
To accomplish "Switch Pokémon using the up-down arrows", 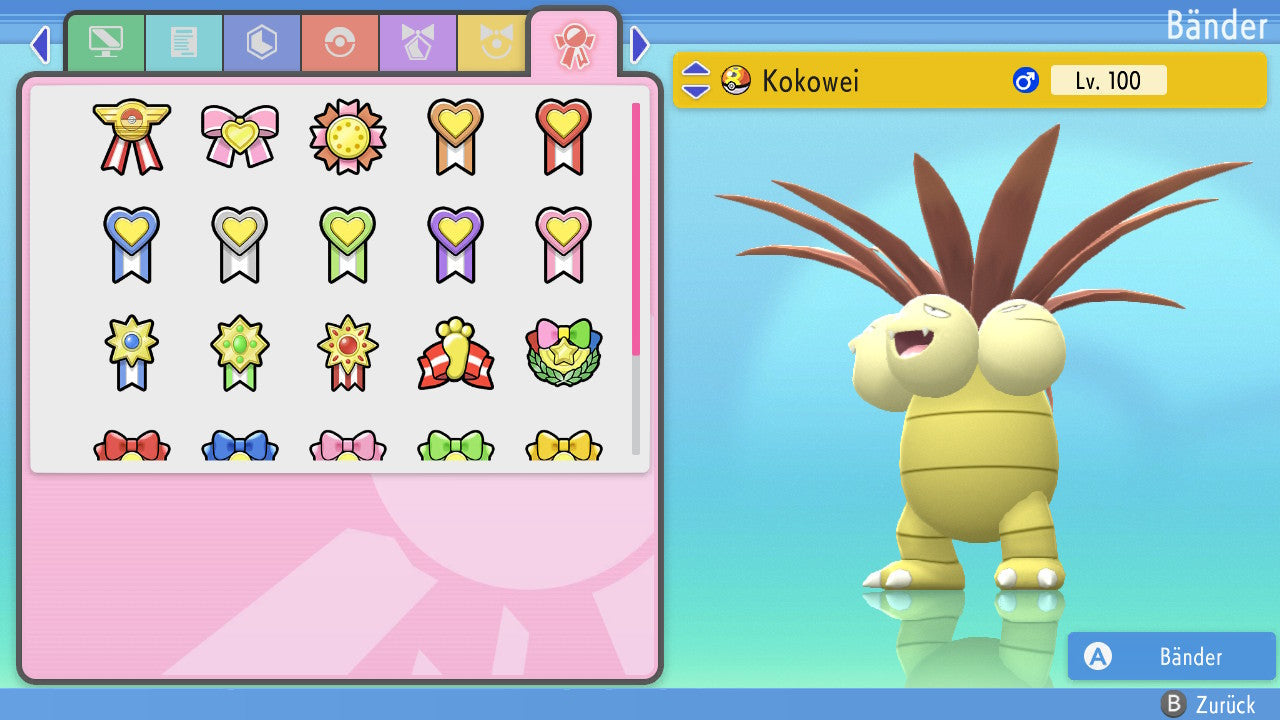I will pos(695,80).
